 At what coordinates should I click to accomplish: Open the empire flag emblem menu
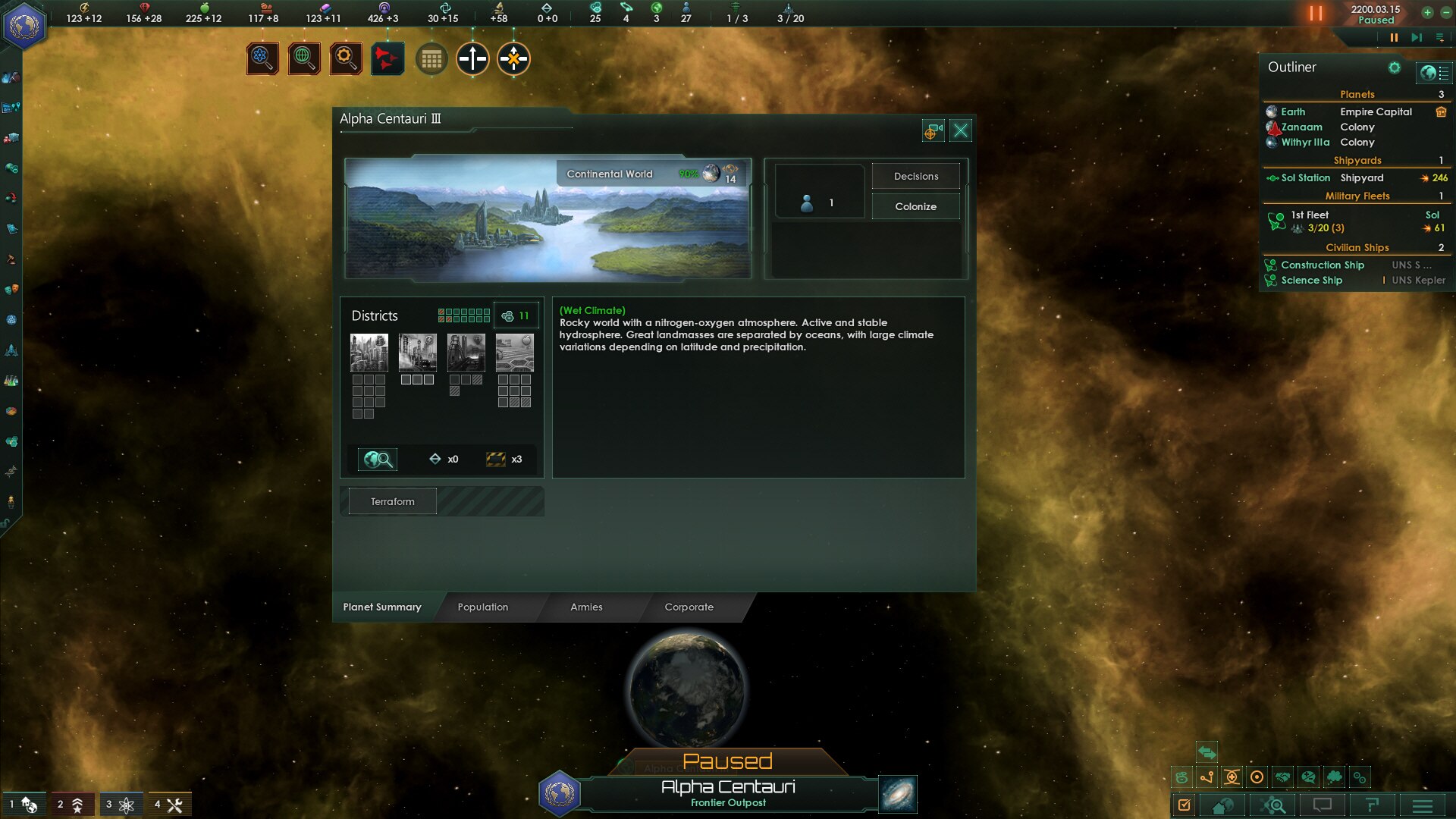[x=24, y=27]
